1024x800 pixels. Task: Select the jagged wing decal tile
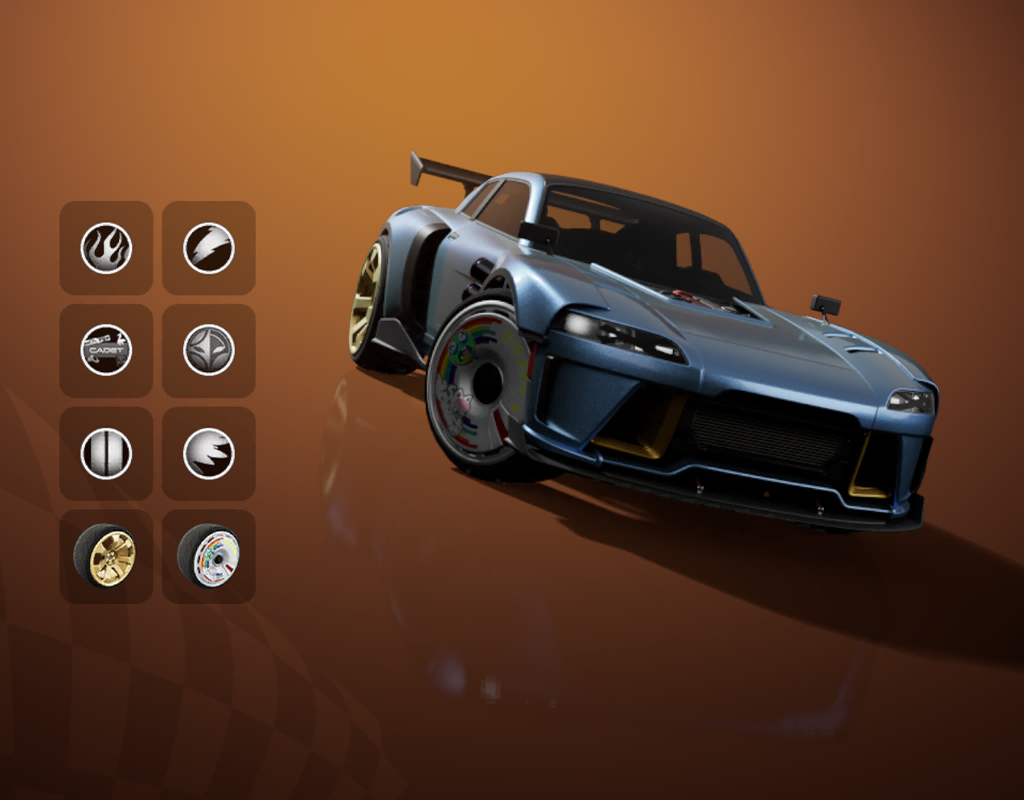(x=209, y=453)
